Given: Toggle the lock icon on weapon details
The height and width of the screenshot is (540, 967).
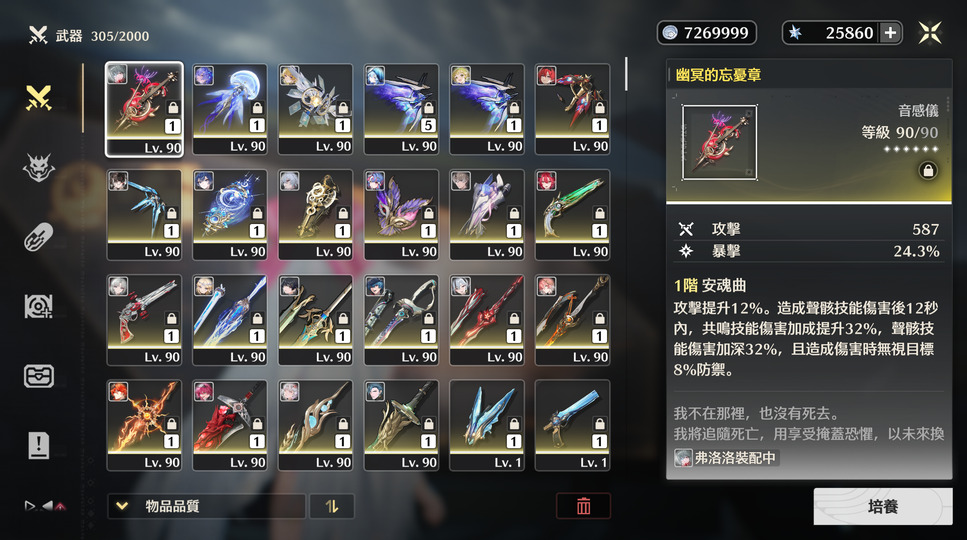Looking at the screenshot, I should 927,171.
